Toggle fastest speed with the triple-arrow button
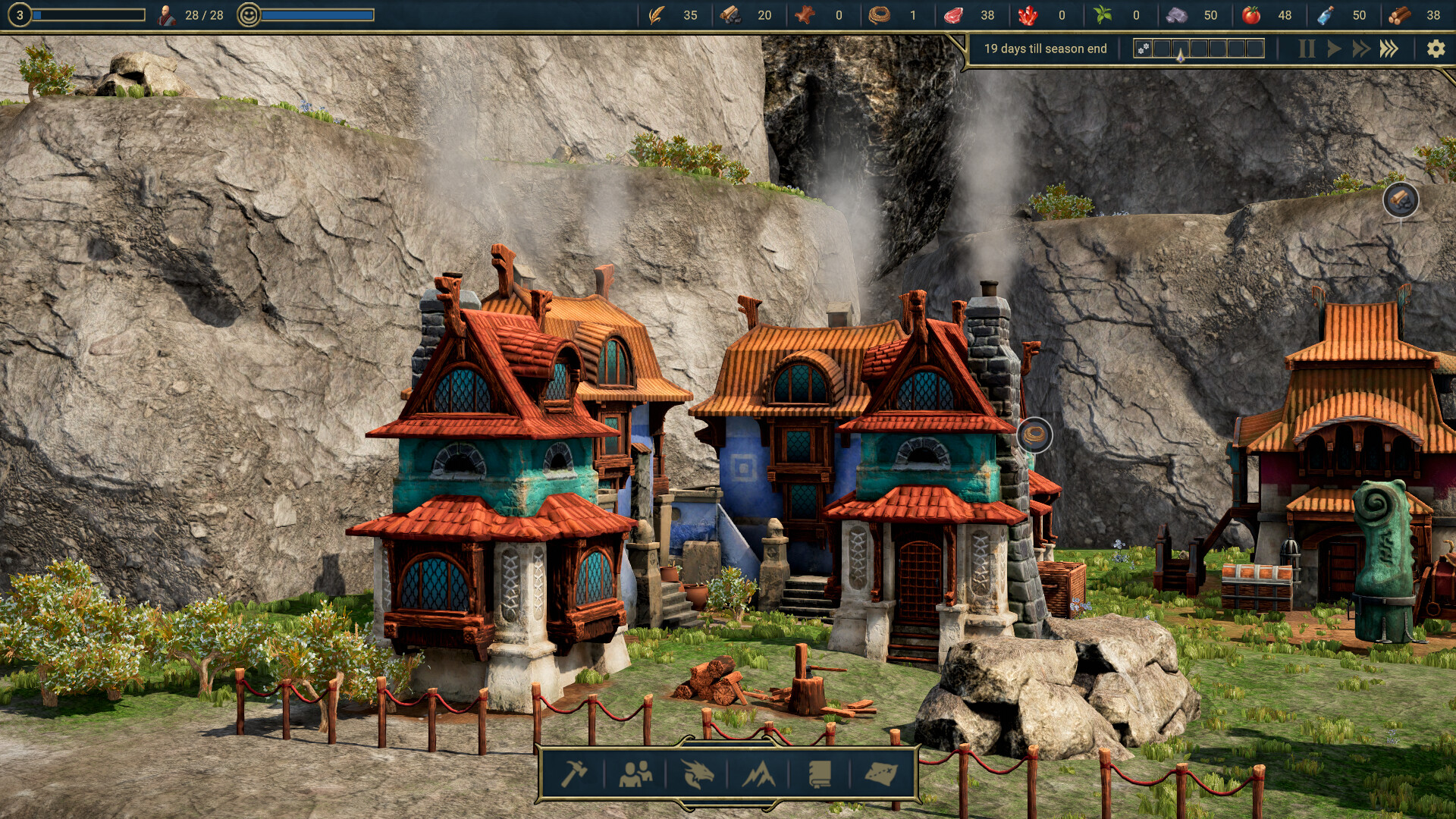 point(1391,48)
